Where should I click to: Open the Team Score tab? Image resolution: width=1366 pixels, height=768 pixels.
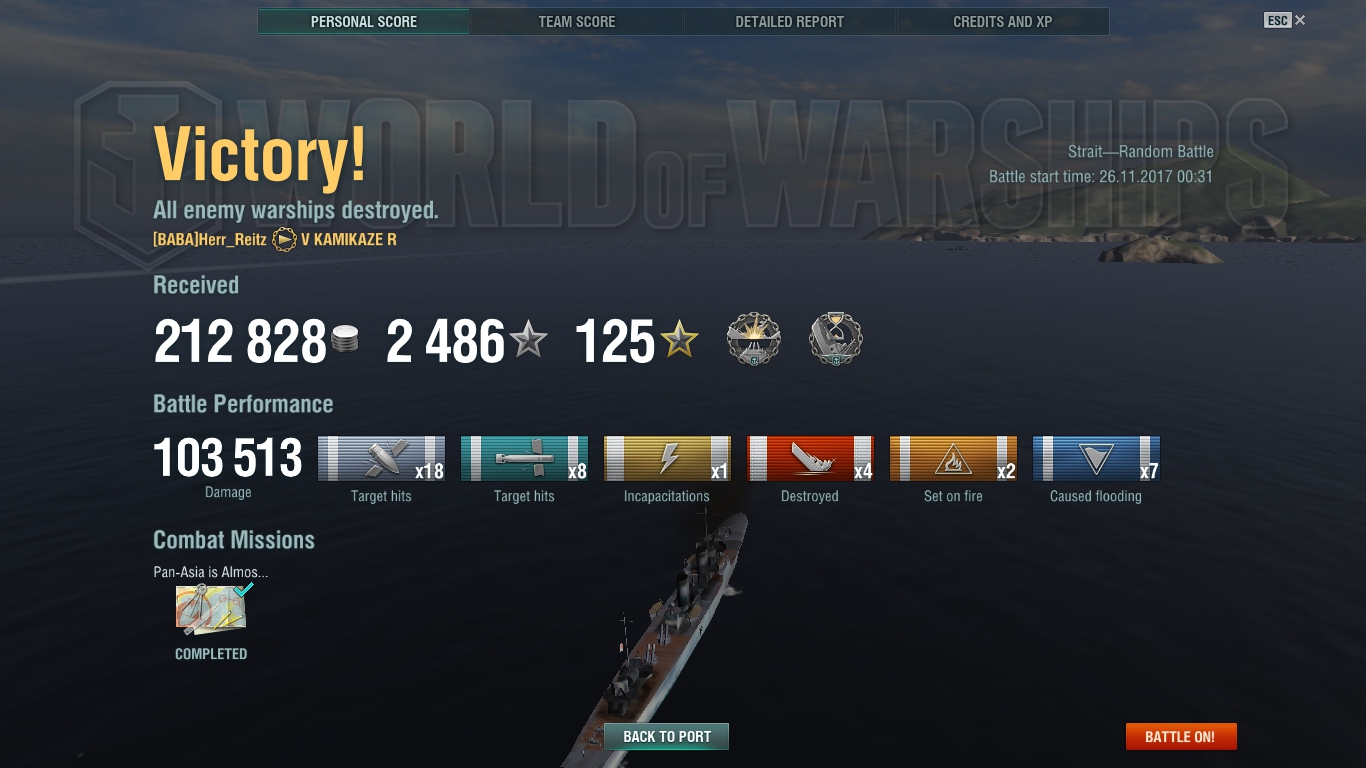point(577,22)
